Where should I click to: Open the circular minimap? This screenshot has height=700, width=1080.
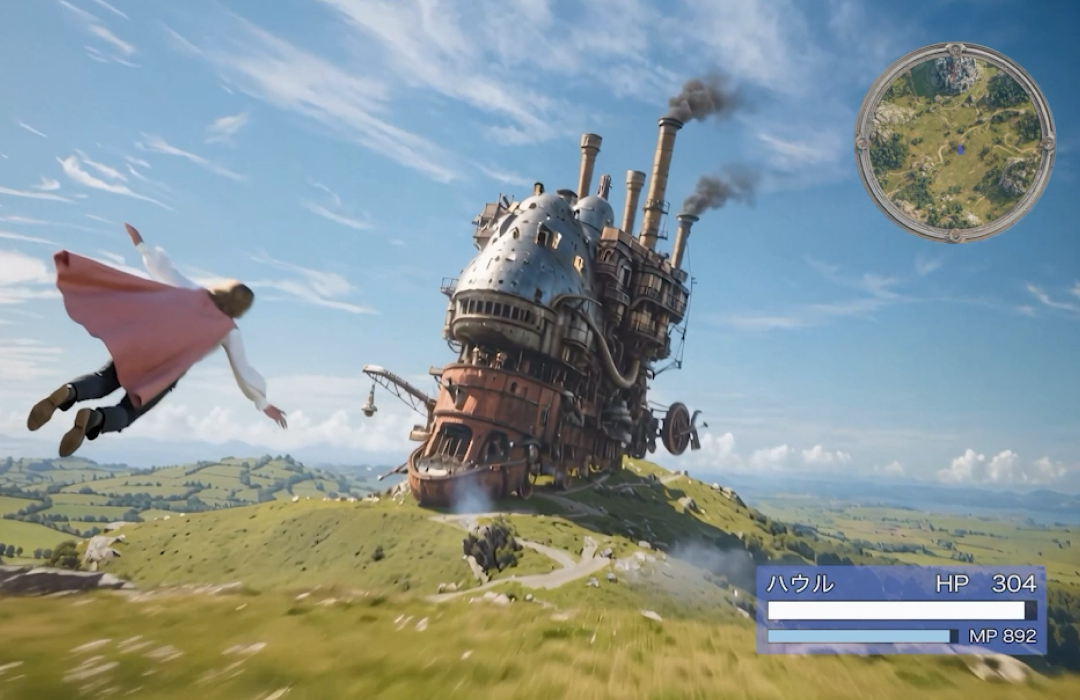(954, 142)
